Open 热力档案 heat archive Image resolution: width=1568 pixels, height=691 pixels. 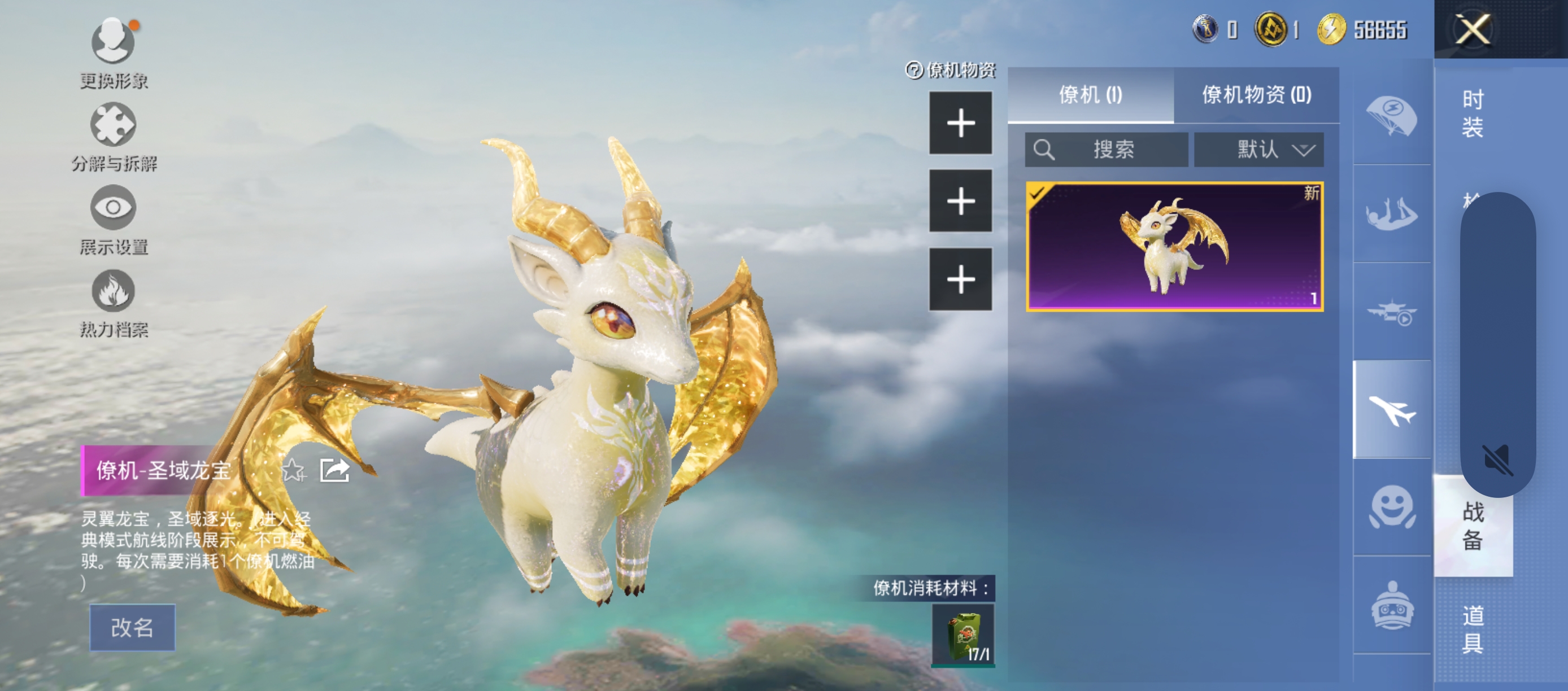coord(113,292)
